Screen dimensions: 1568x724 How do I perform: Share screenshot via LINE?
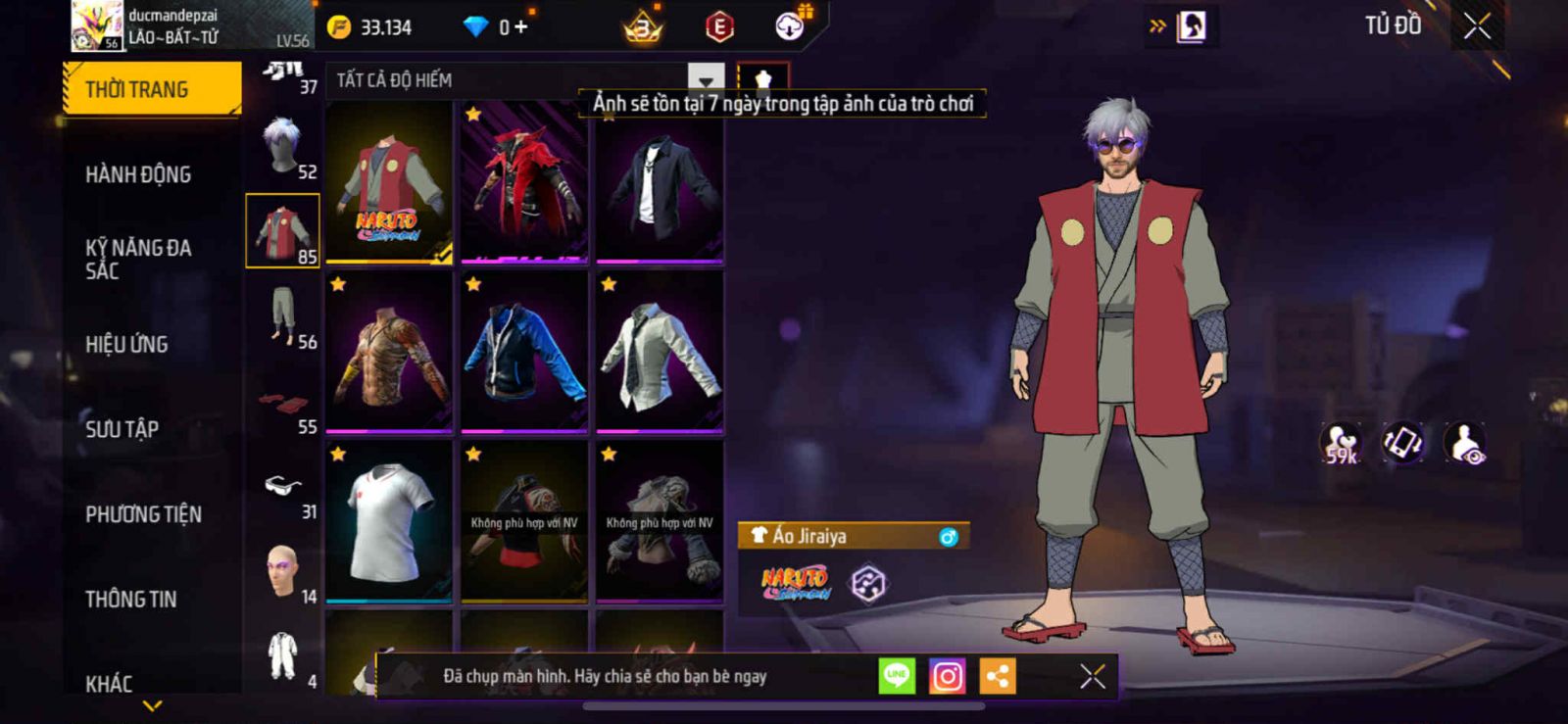[x=897, y=676]
